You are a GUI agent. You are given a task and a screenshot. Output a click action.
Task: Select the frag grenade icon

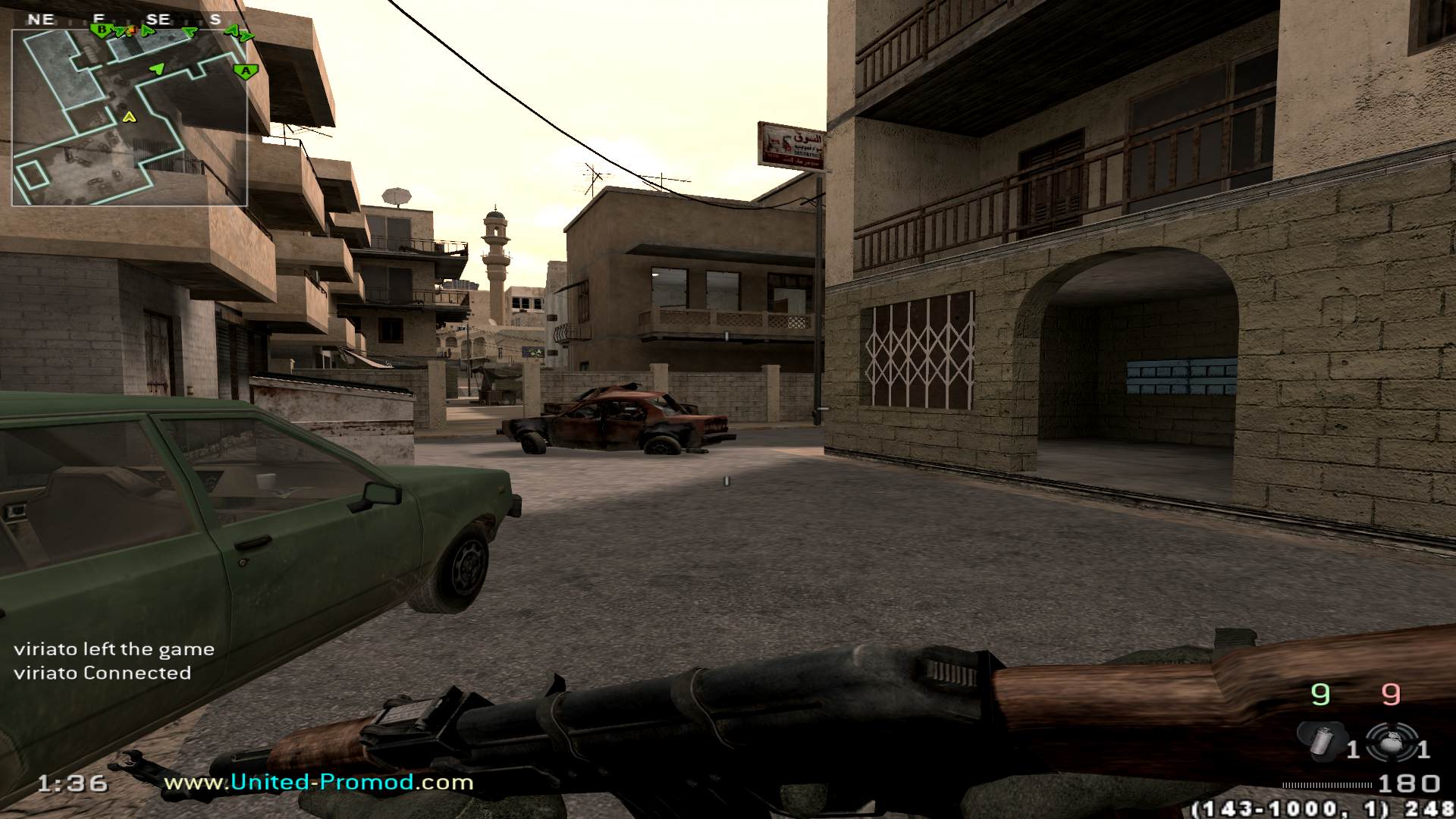pyautogui.click(x=1390, y=743)
